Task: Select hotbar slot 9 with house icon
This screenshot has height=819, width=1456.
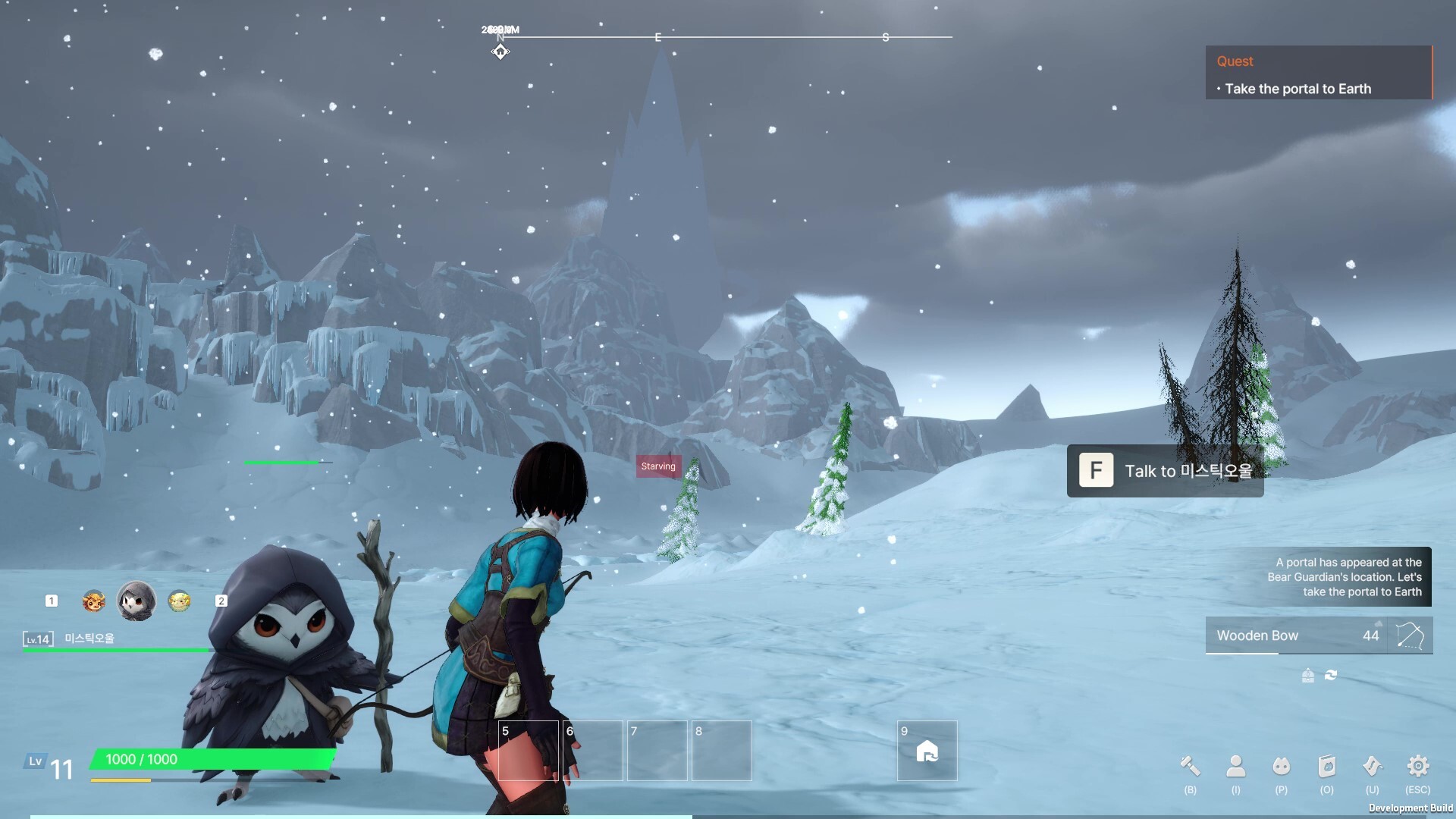Action: point(927,751)
